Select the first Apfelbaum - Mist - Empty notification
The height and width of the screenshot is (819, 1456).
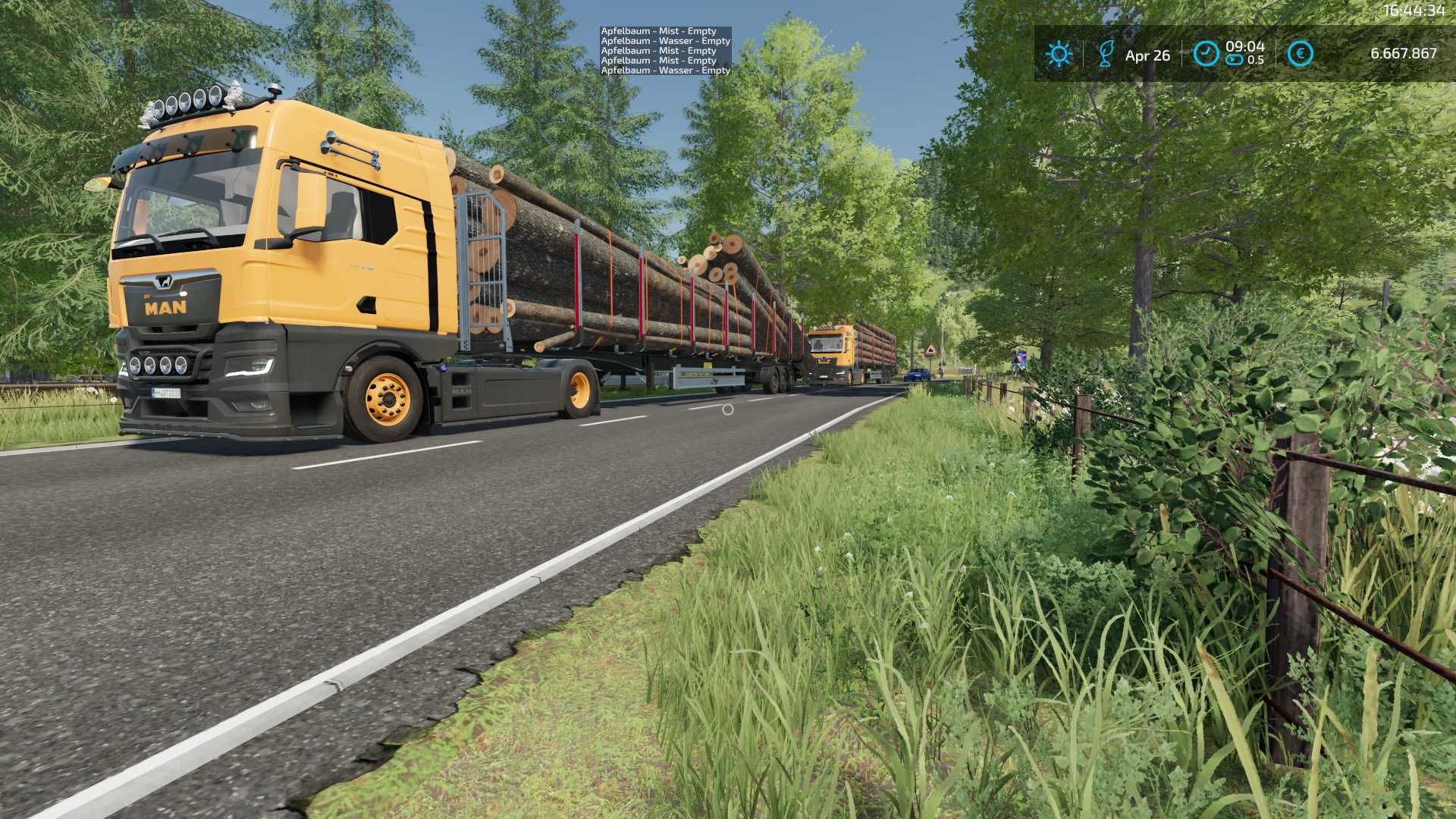657,31
